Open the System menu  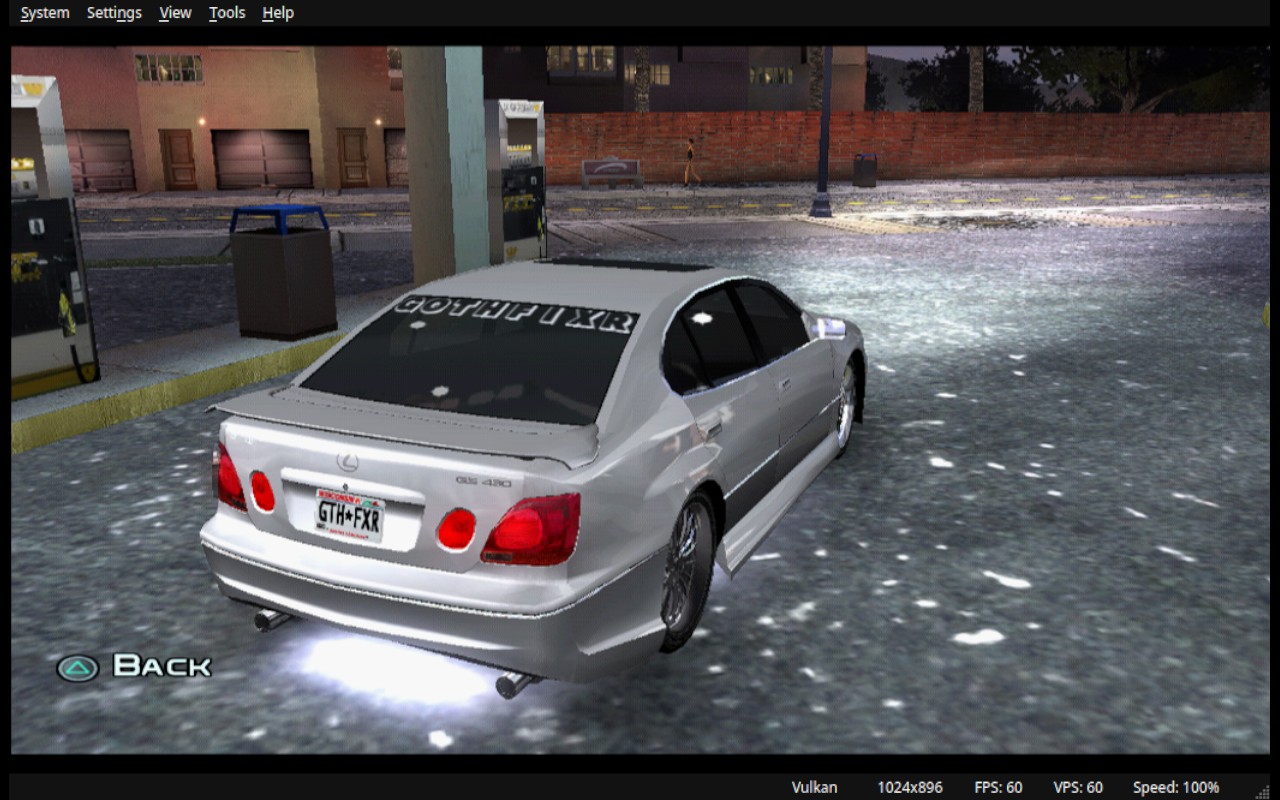coord(45,13)
